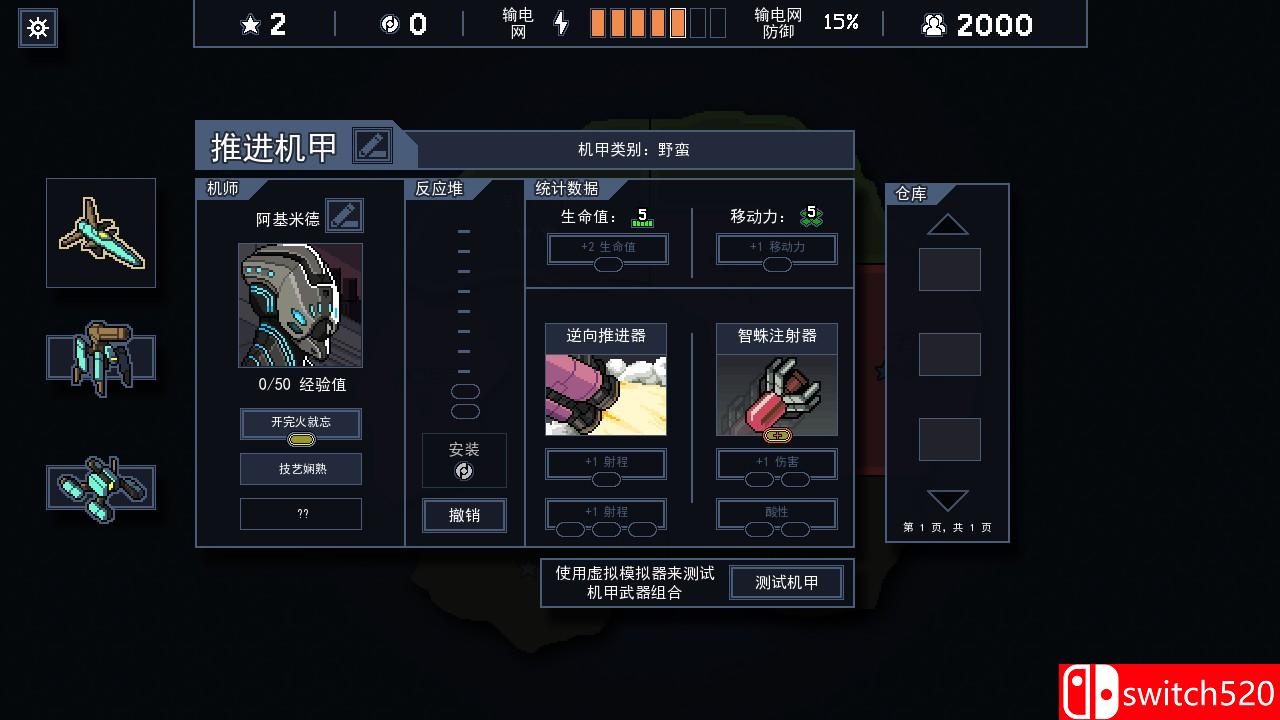Open the settings gear icon
This screenshot has width=1280, height=720.
click(37, 28)
